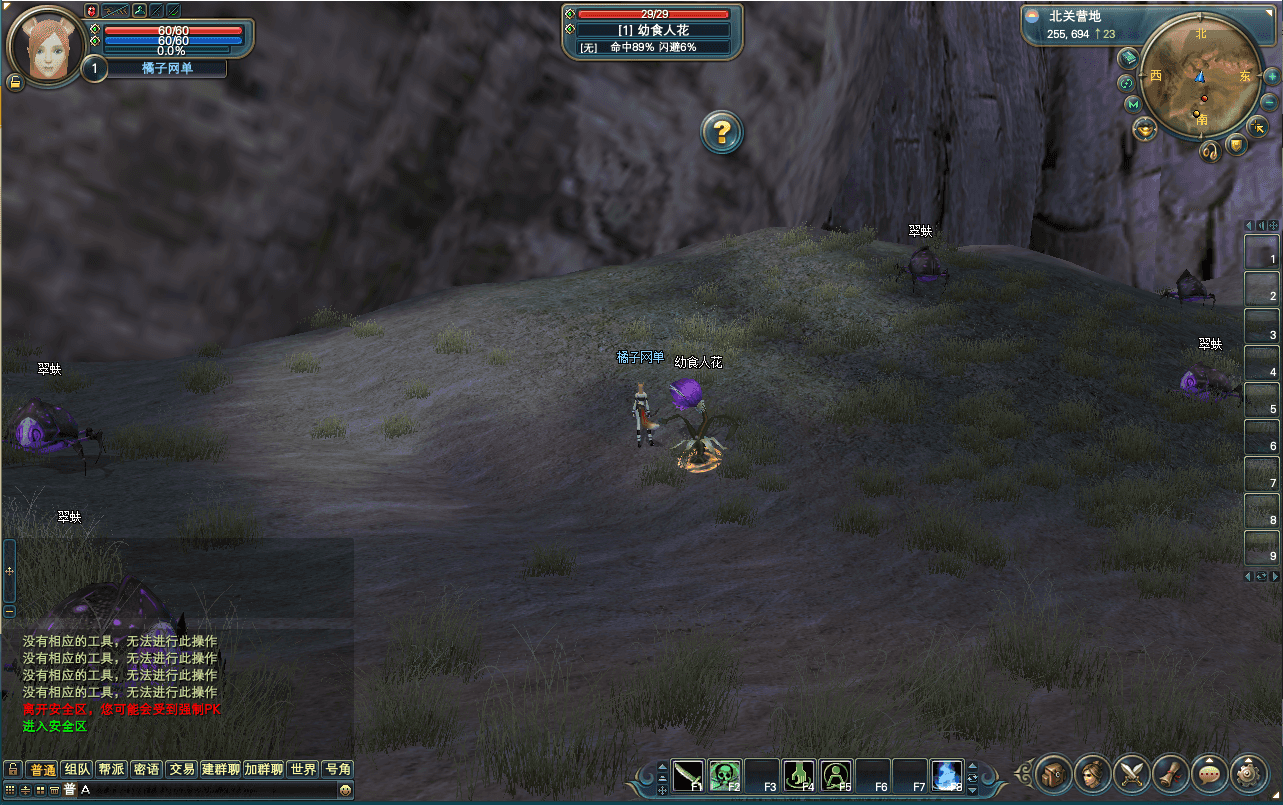Open the gear system settings

(1249, 773)
